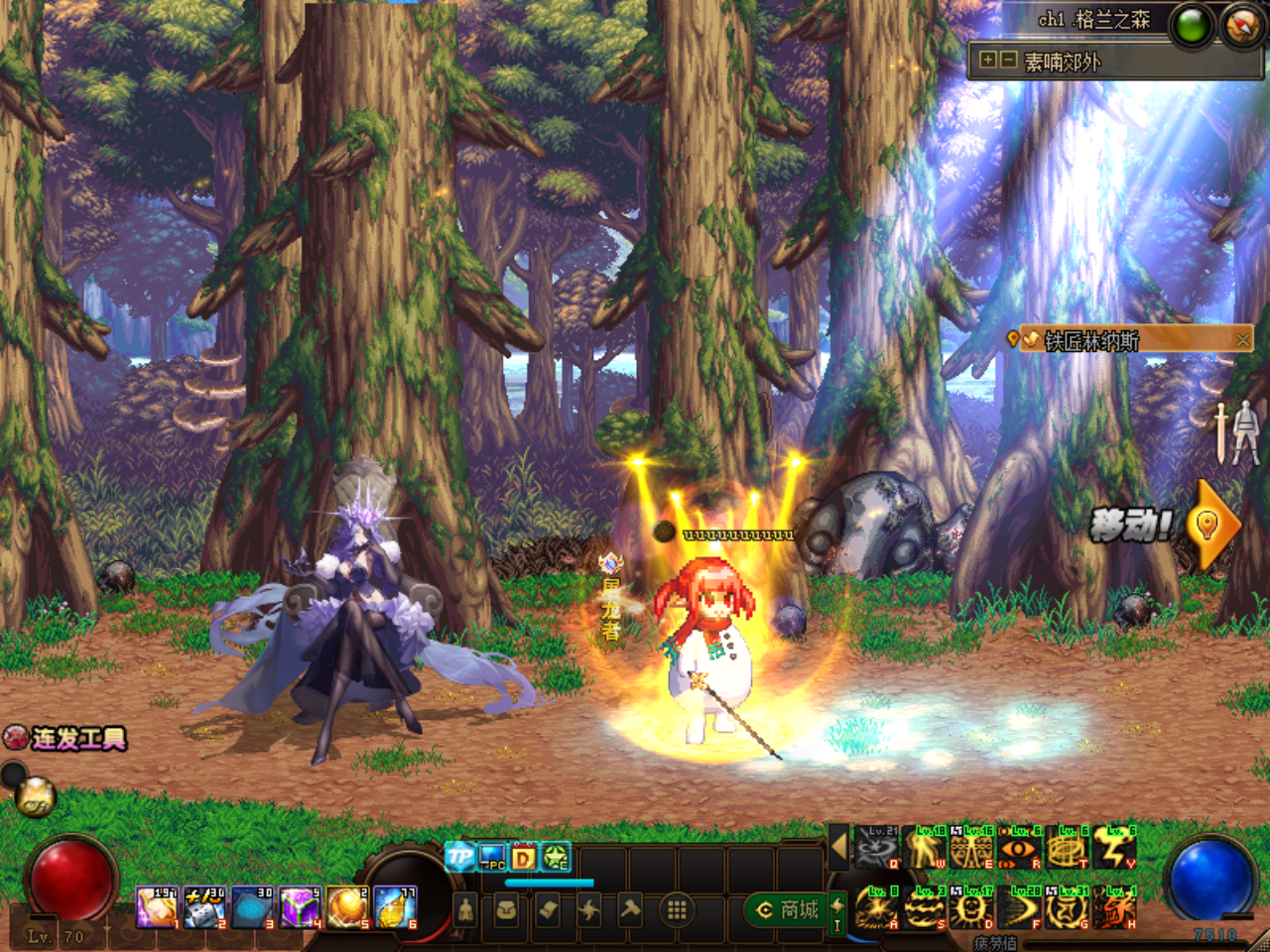The image size is (1270, 952).
Task: Activate the skull skill on key D
Action: coord(971,908)
